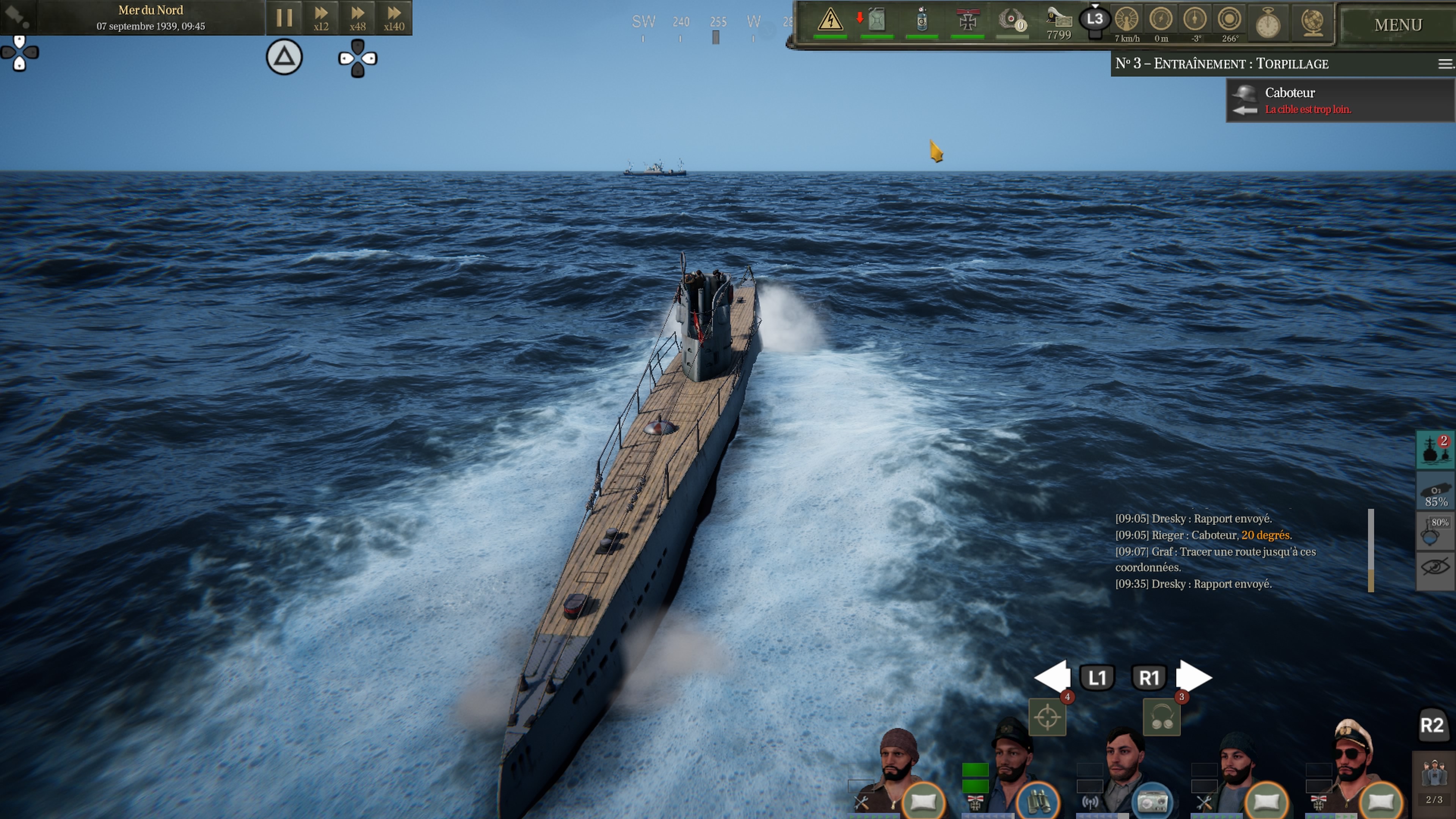Set time compression to x48
The image size is (1456, 819).
(x=358, y=18)
